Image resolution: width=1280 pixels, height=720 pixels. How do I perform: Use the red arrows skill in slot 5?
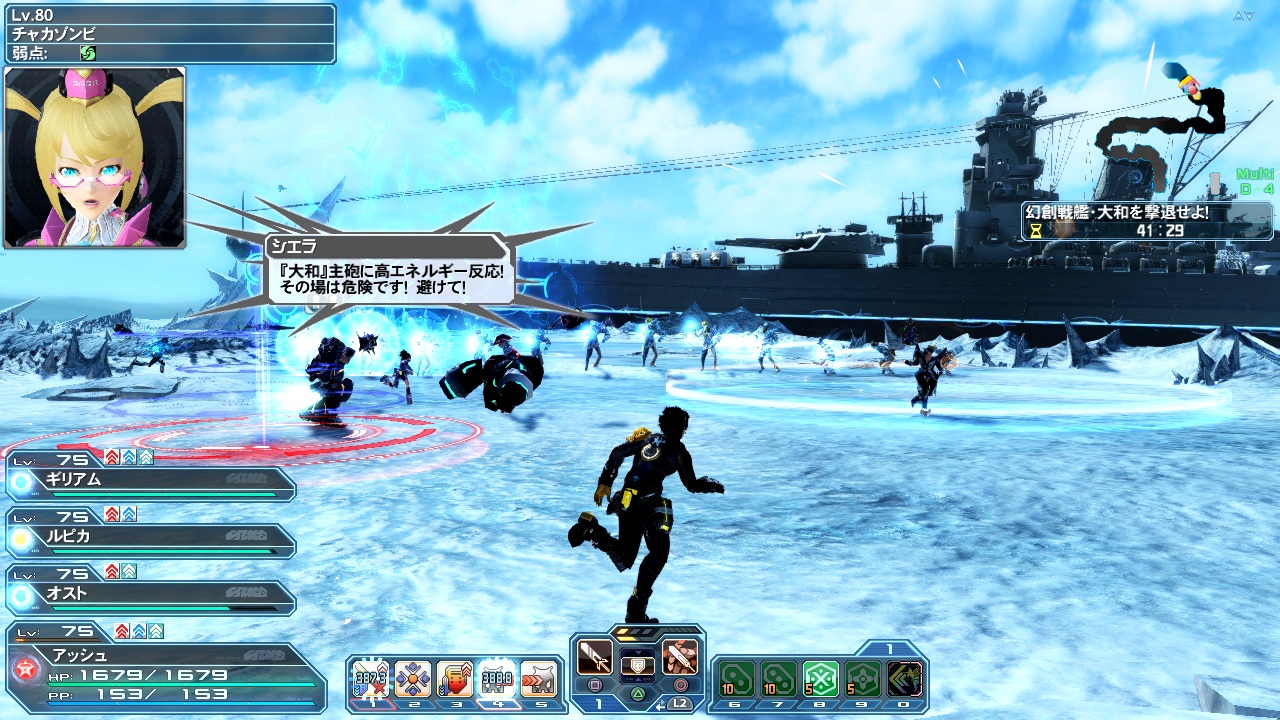click(539, 679)
